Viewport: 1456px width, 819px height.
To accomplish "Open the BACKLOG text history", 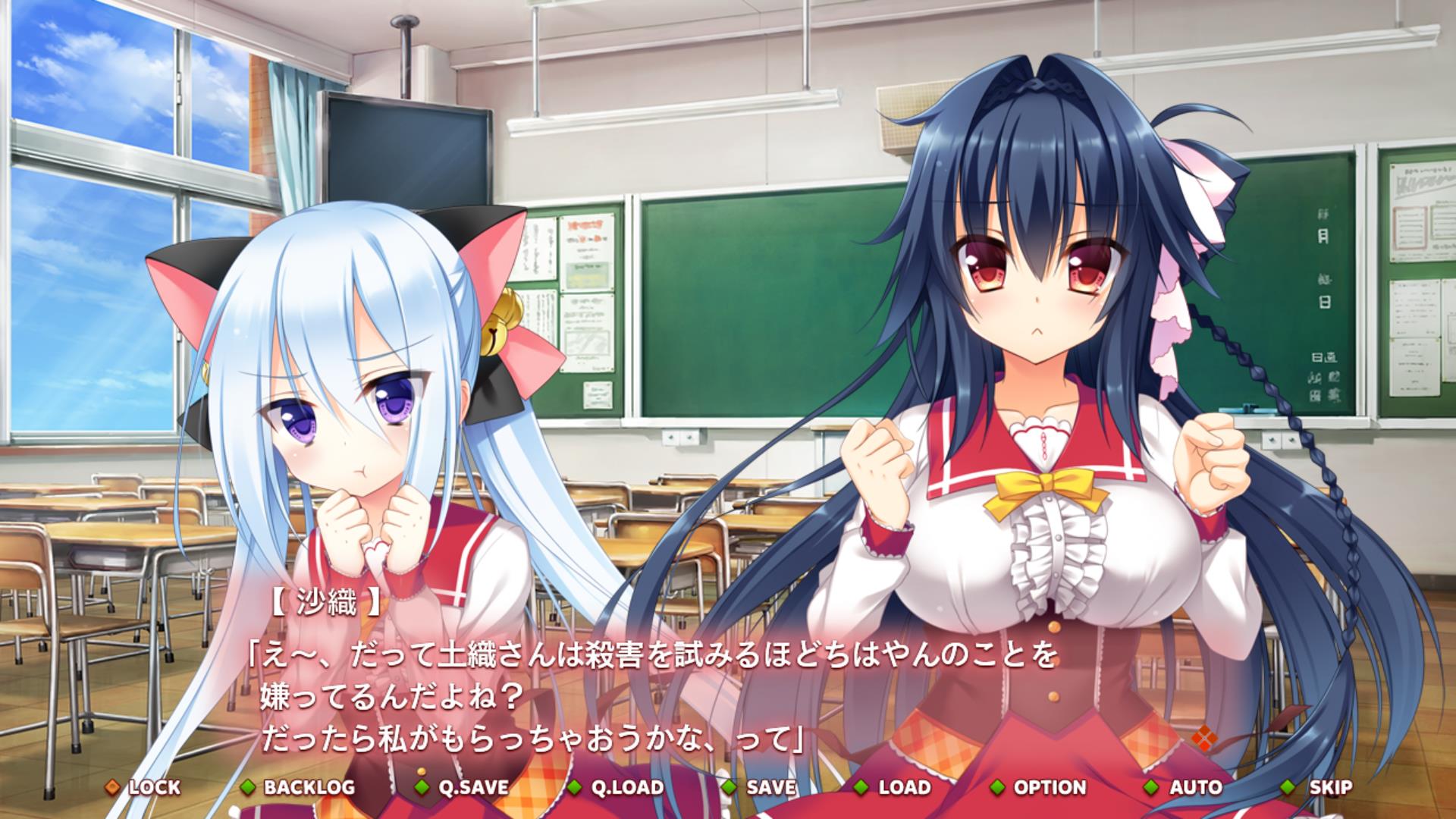I will 299,787.
